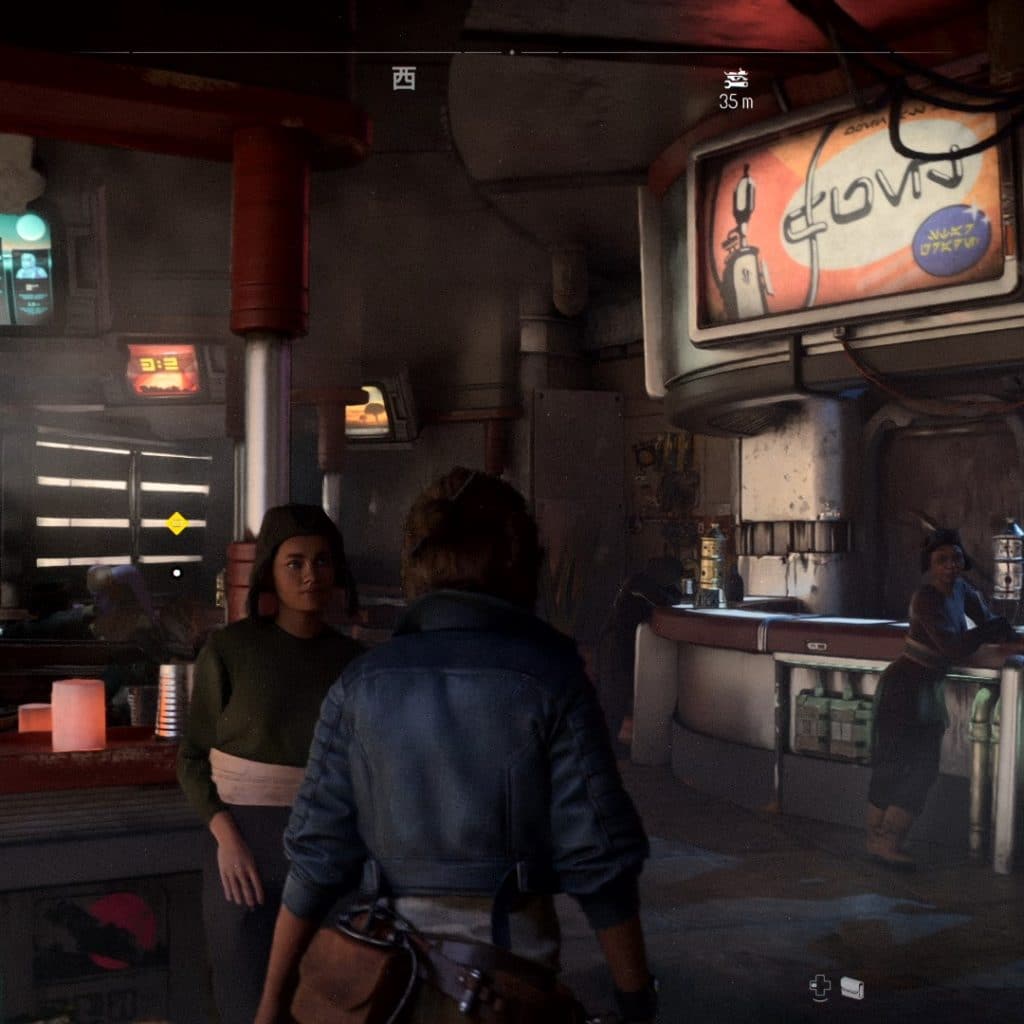Click the West direction label on the compass
The image size is (1024, 1024).
(x=404, y=80)
